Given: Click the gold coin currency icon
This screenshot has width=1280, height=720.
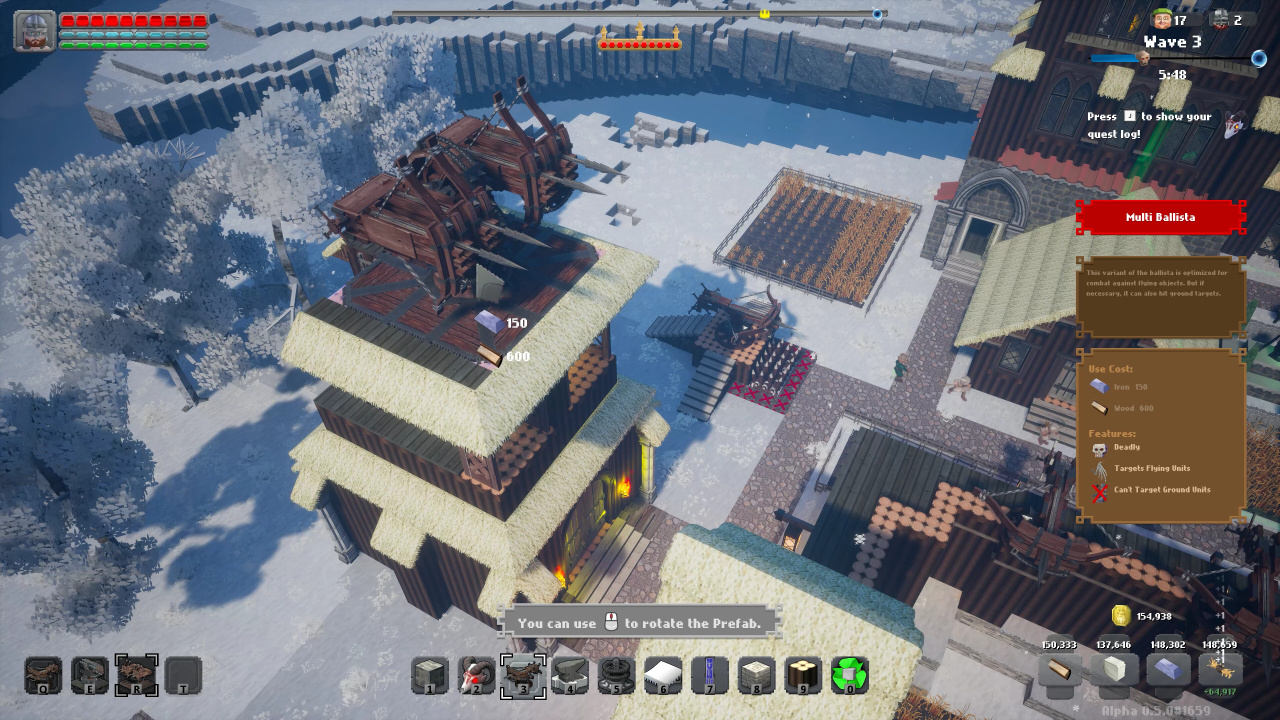Looking at the screenshot, I should (x=1121, y=616).
